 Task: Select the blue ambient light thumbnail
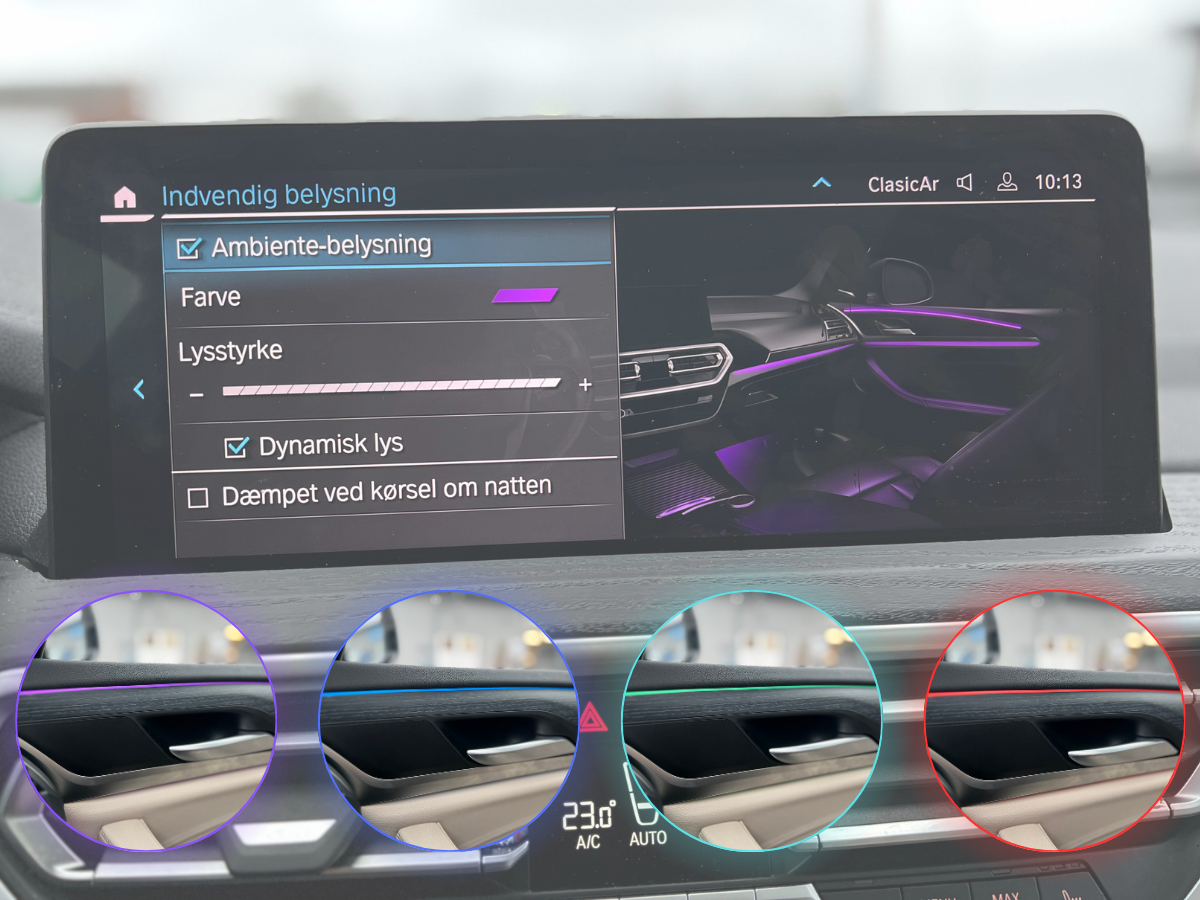click(x=448, y=721)
